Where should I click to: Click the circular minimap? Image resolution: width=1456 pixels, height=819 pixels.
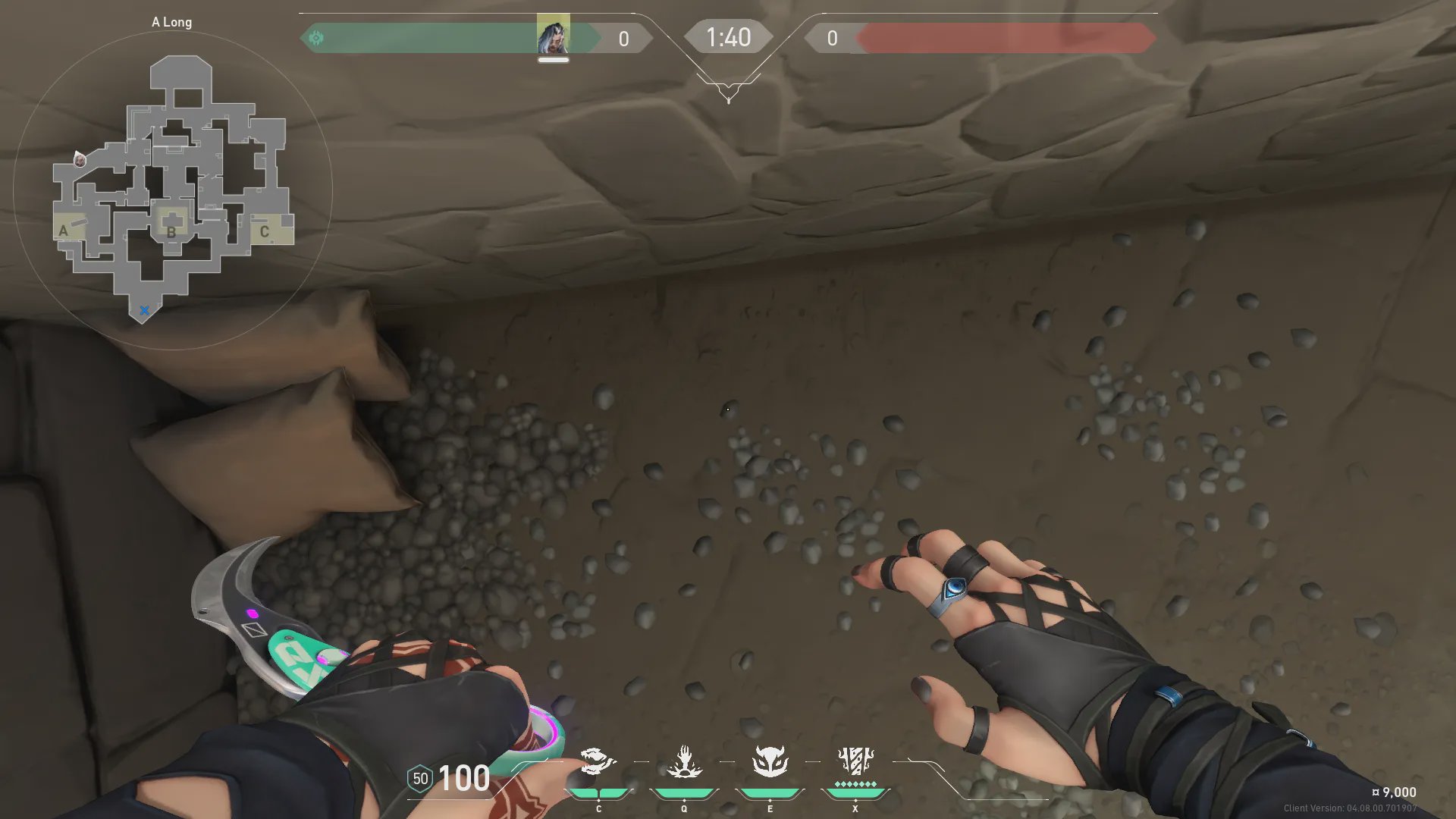[x=173, y=190]
